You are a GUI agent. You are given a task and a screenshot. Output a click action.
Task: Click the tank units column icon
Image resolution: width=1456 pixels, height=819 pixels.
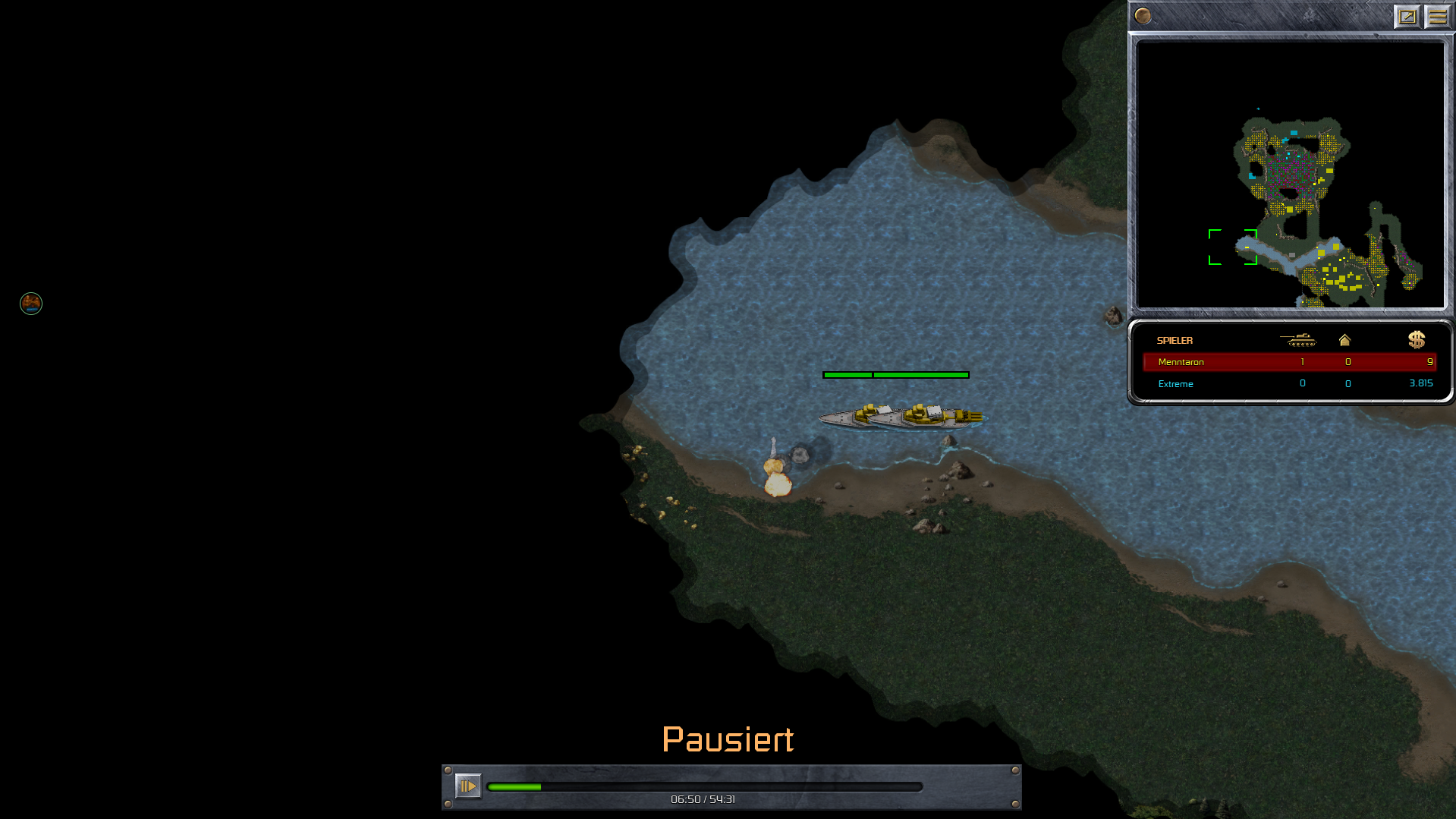(1298, 339)
